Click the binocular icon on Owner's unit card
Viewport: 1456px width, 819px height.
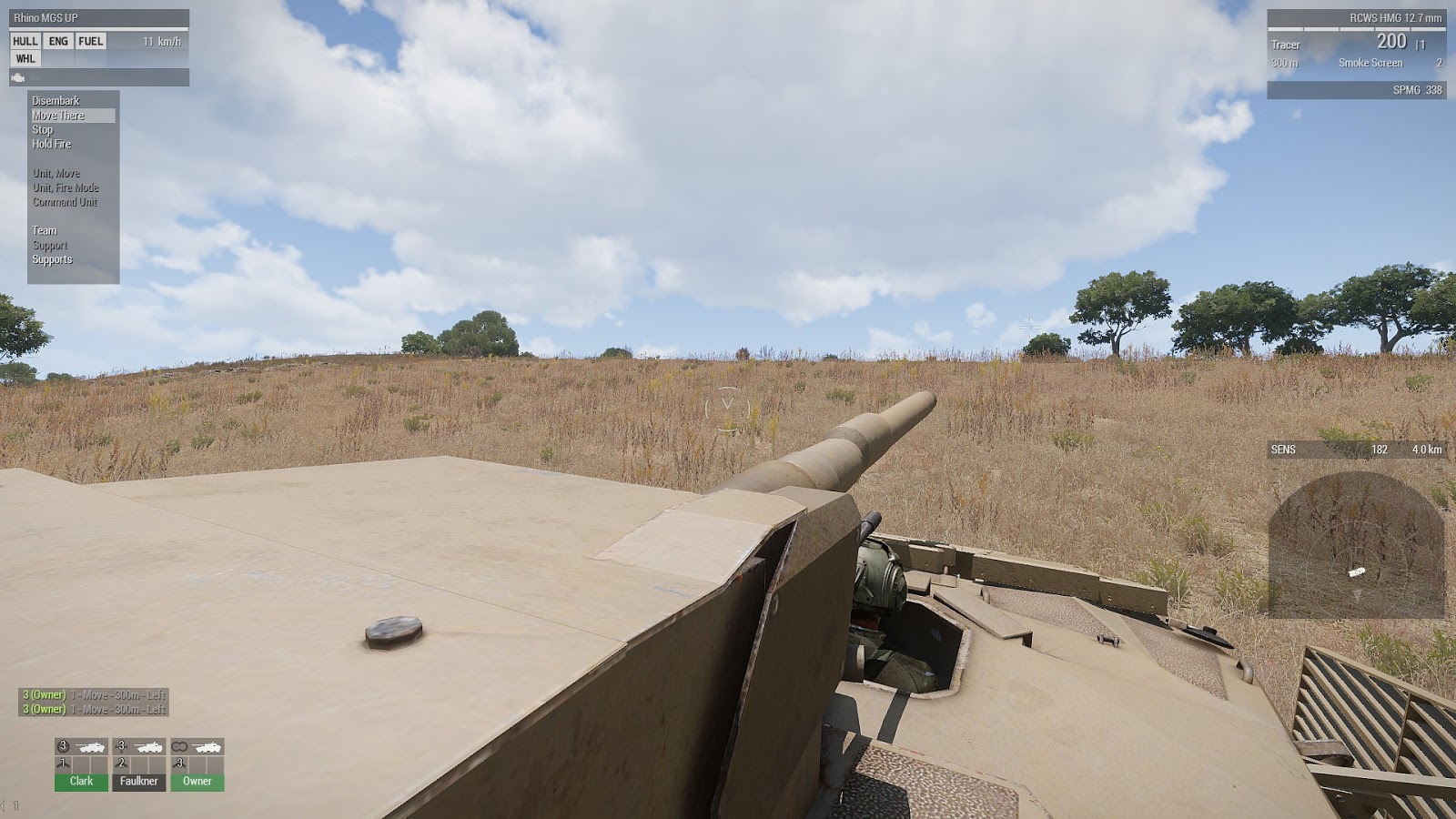(180, 746)
